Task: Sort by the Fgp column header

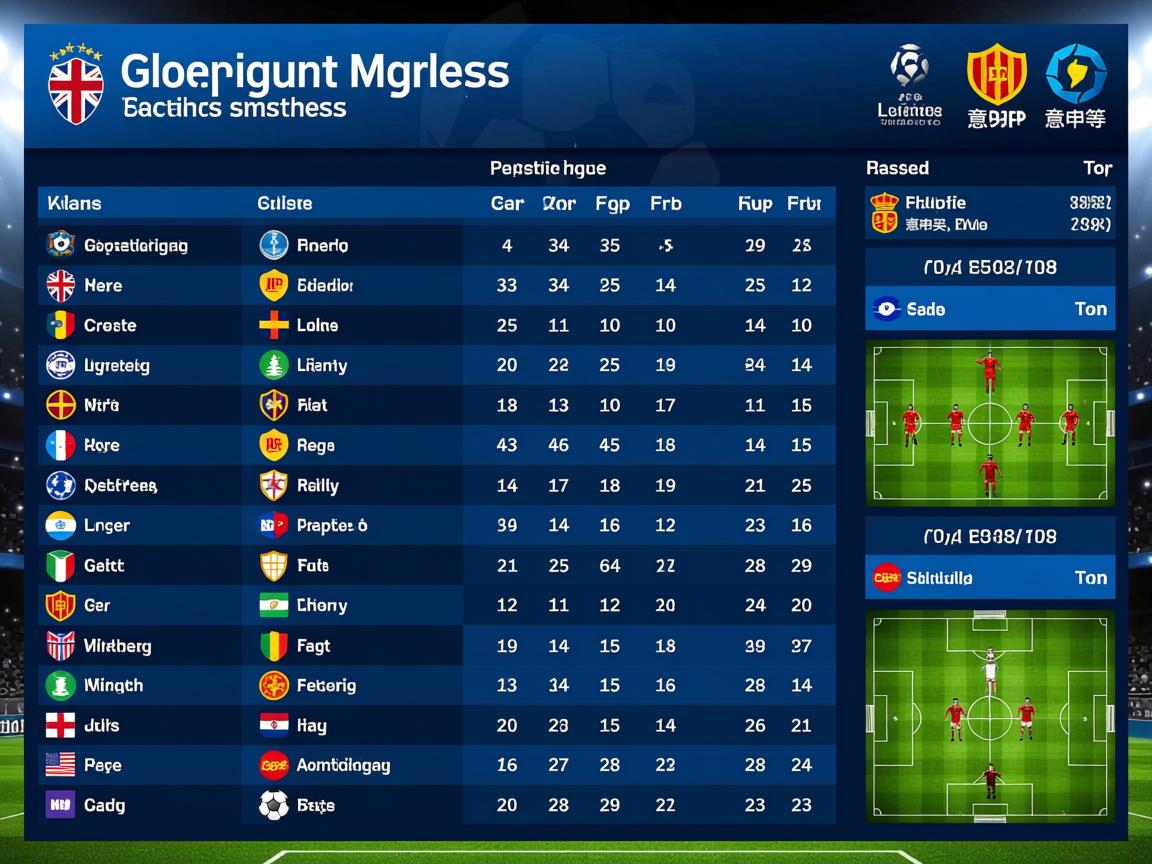Action: point(612,204)
